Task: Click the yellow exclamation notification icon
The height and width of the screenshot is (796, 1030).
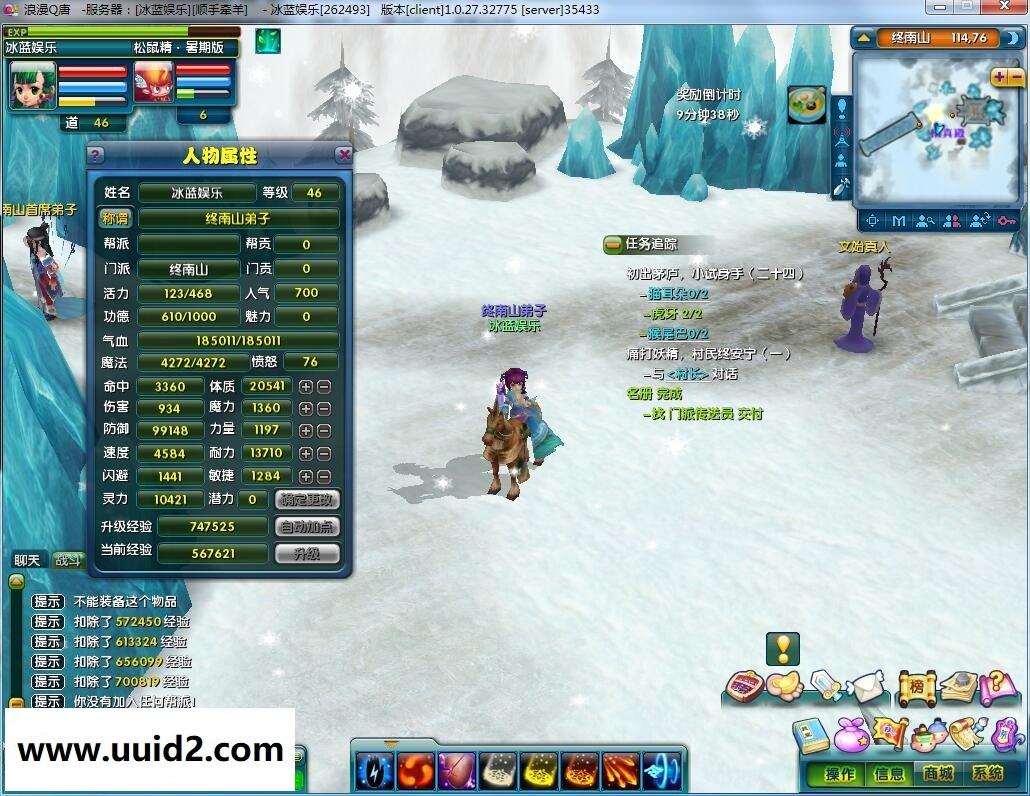Action: 782,649
